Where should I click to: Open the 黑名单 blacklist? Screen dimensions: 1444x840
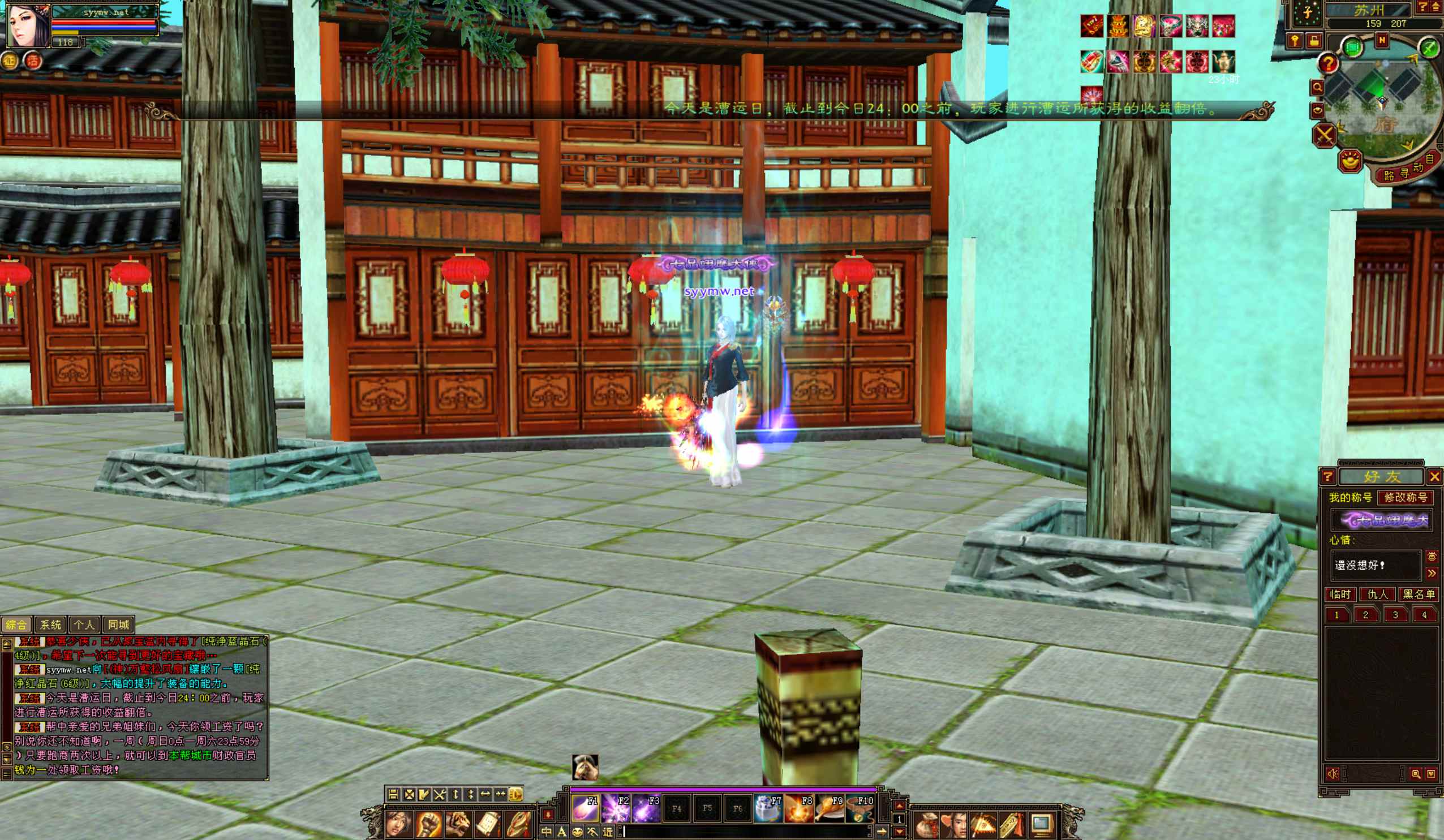click(1418, 594)
